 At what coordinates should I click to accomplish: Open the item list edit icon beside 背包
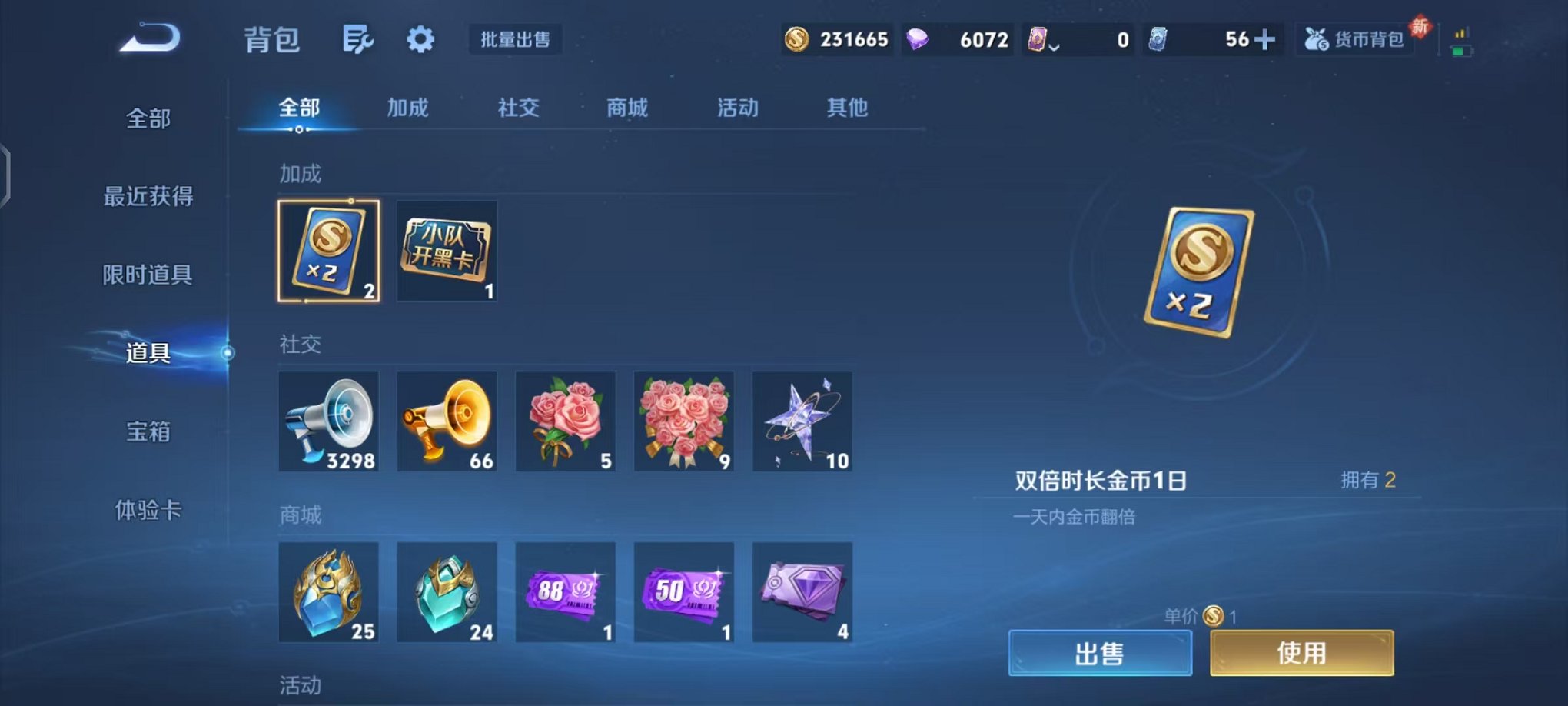(x=360, y=39)
